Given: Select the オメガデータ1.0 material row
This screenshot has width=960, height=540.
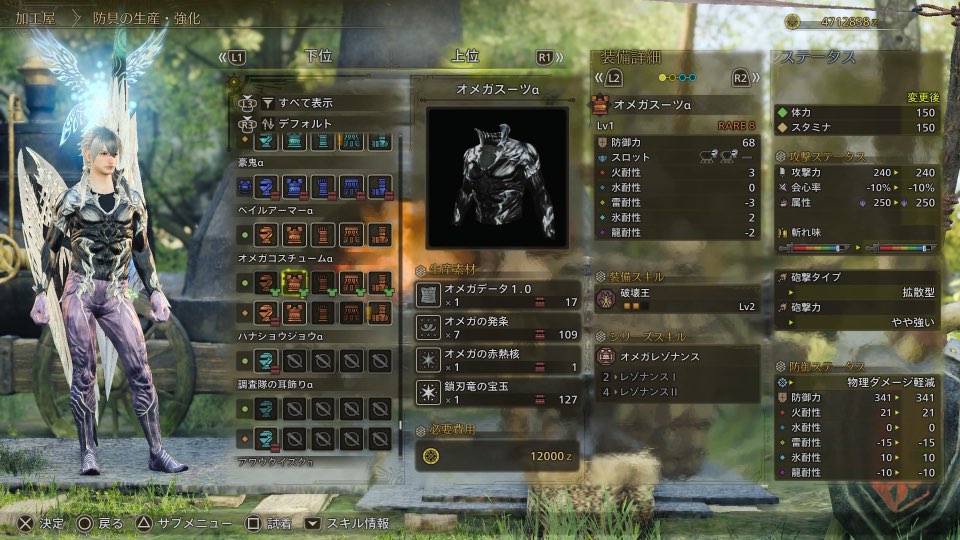Looking at the screenshot, I should pos(498,295).
